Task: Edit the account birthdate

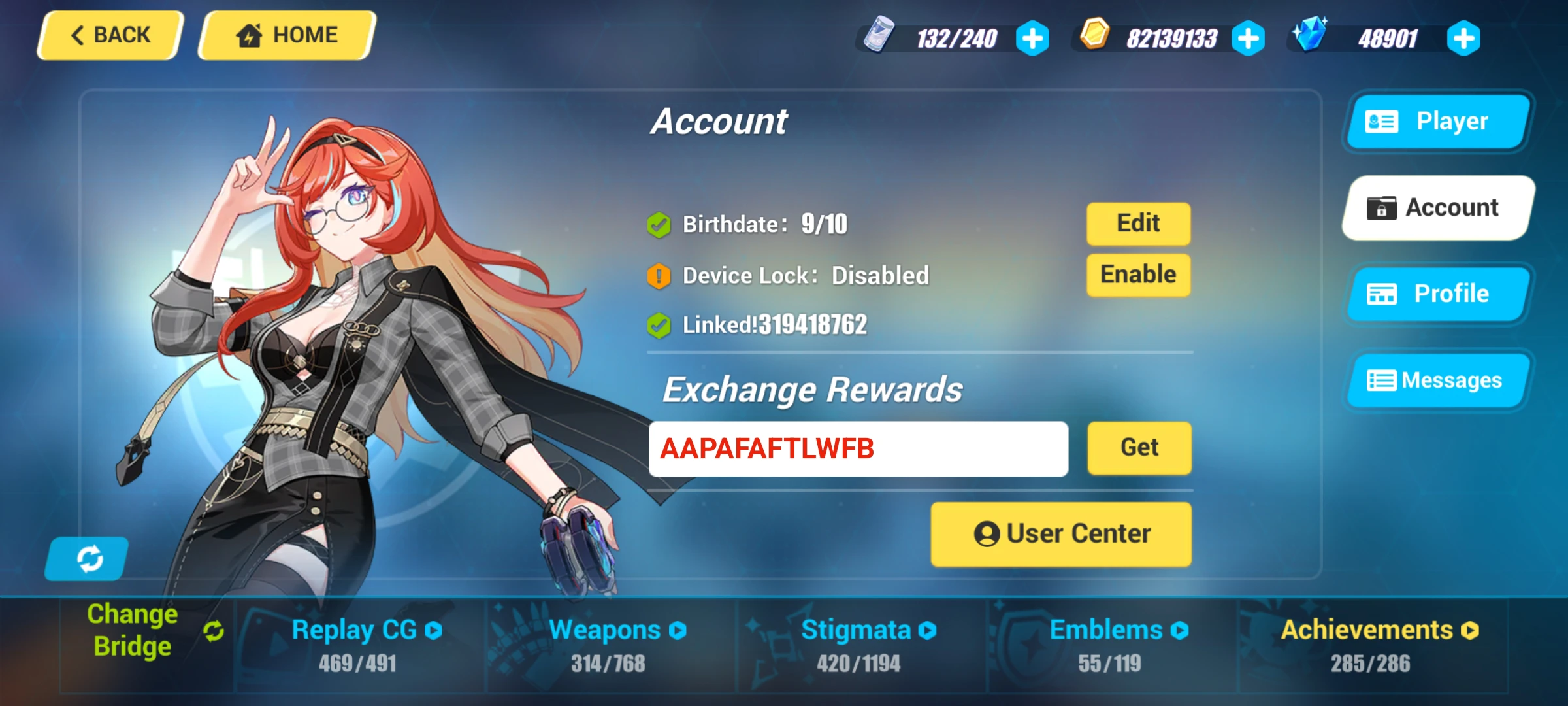Action: point(1137,223)
